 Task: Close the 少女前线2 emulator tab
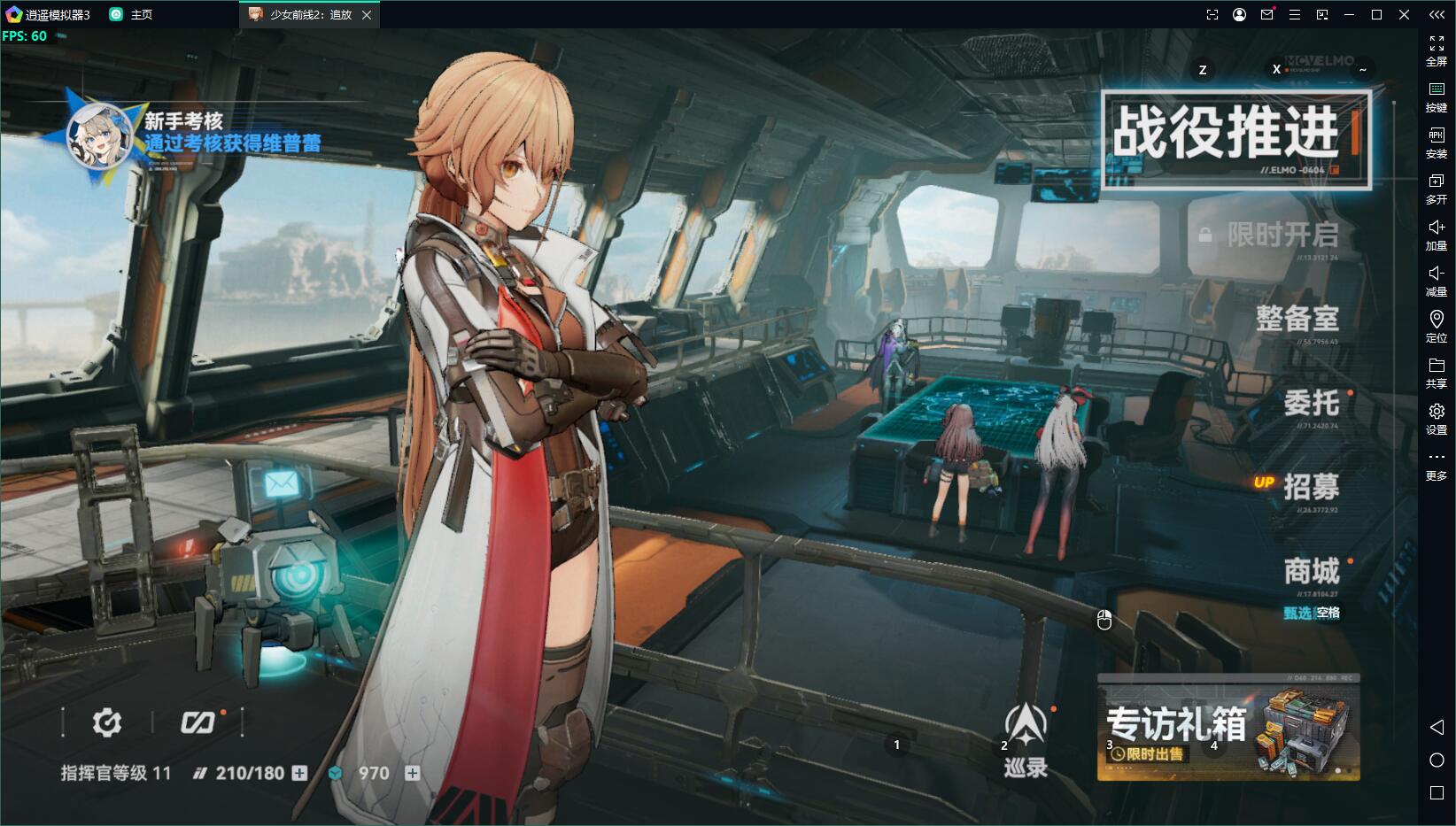(367, 15)
